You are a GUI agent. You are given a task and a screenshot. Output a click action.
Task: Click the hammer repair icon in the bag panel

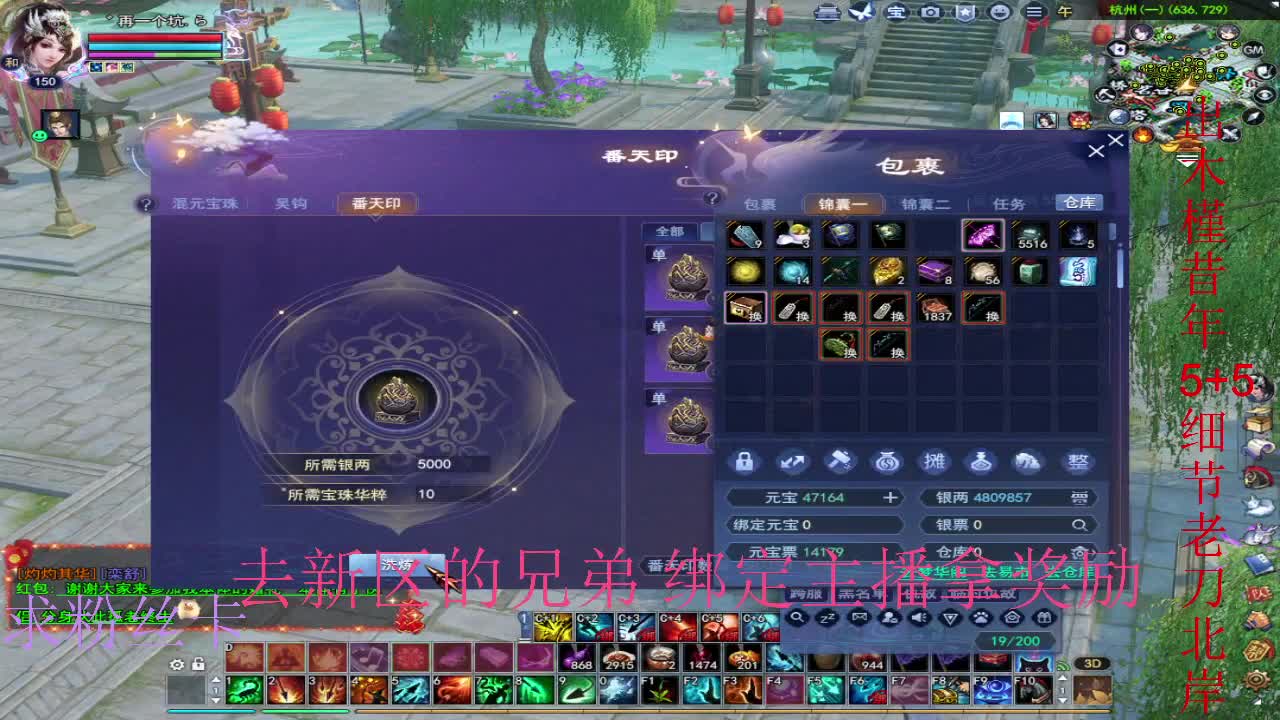[x=840, y=461]
